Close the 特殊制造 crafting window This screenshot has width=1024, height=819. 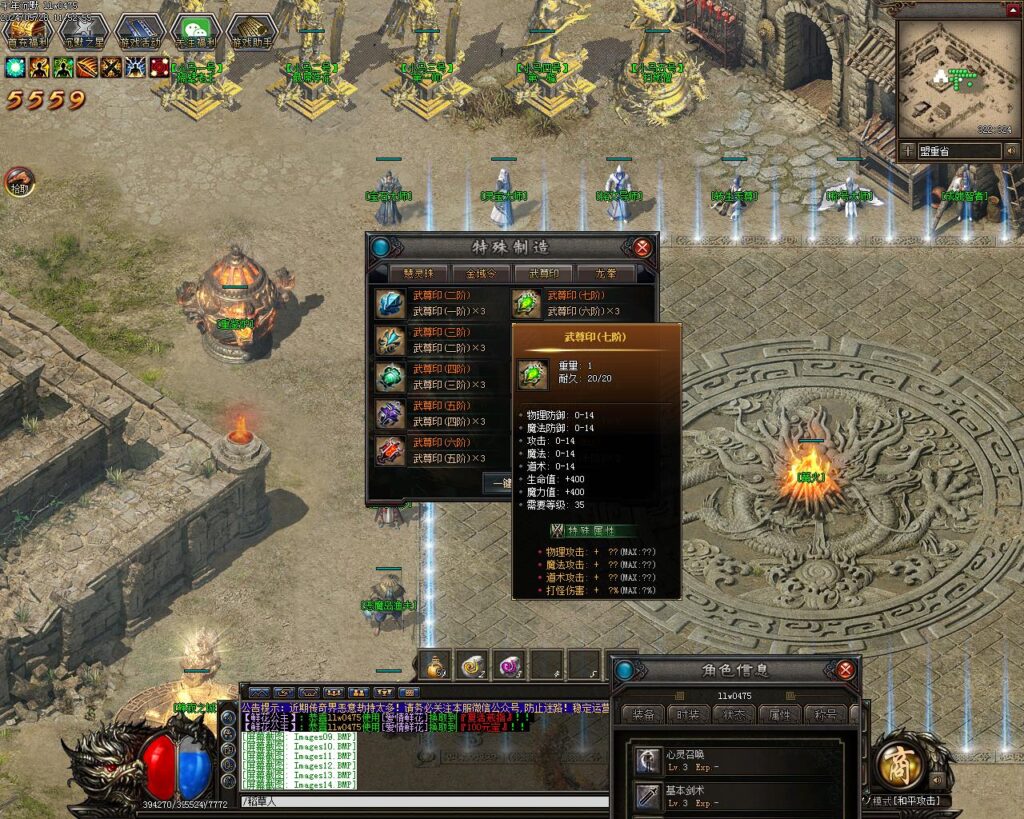tap(642, 247)
